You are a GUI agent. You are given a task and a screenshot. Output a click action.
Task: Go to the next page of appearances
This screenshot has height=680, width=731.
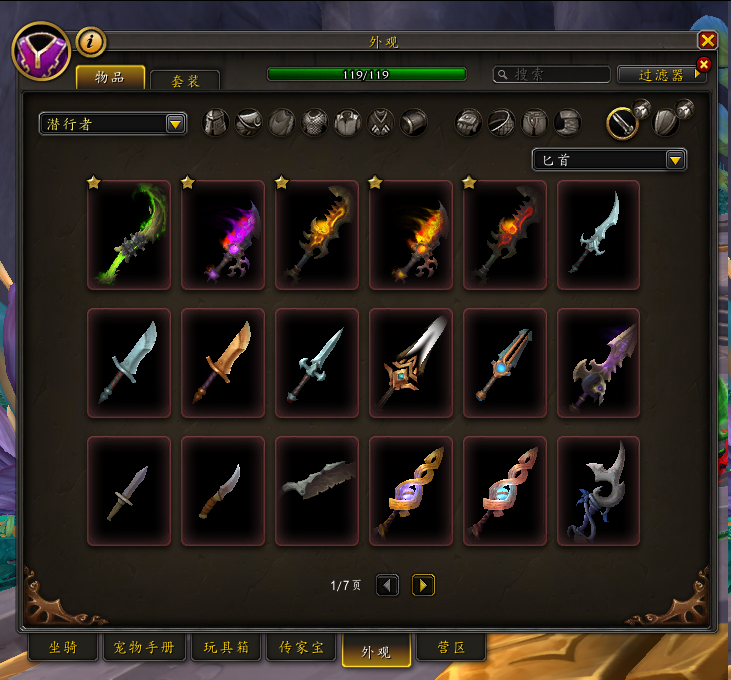pyautogui.click(x=423, y=585)
